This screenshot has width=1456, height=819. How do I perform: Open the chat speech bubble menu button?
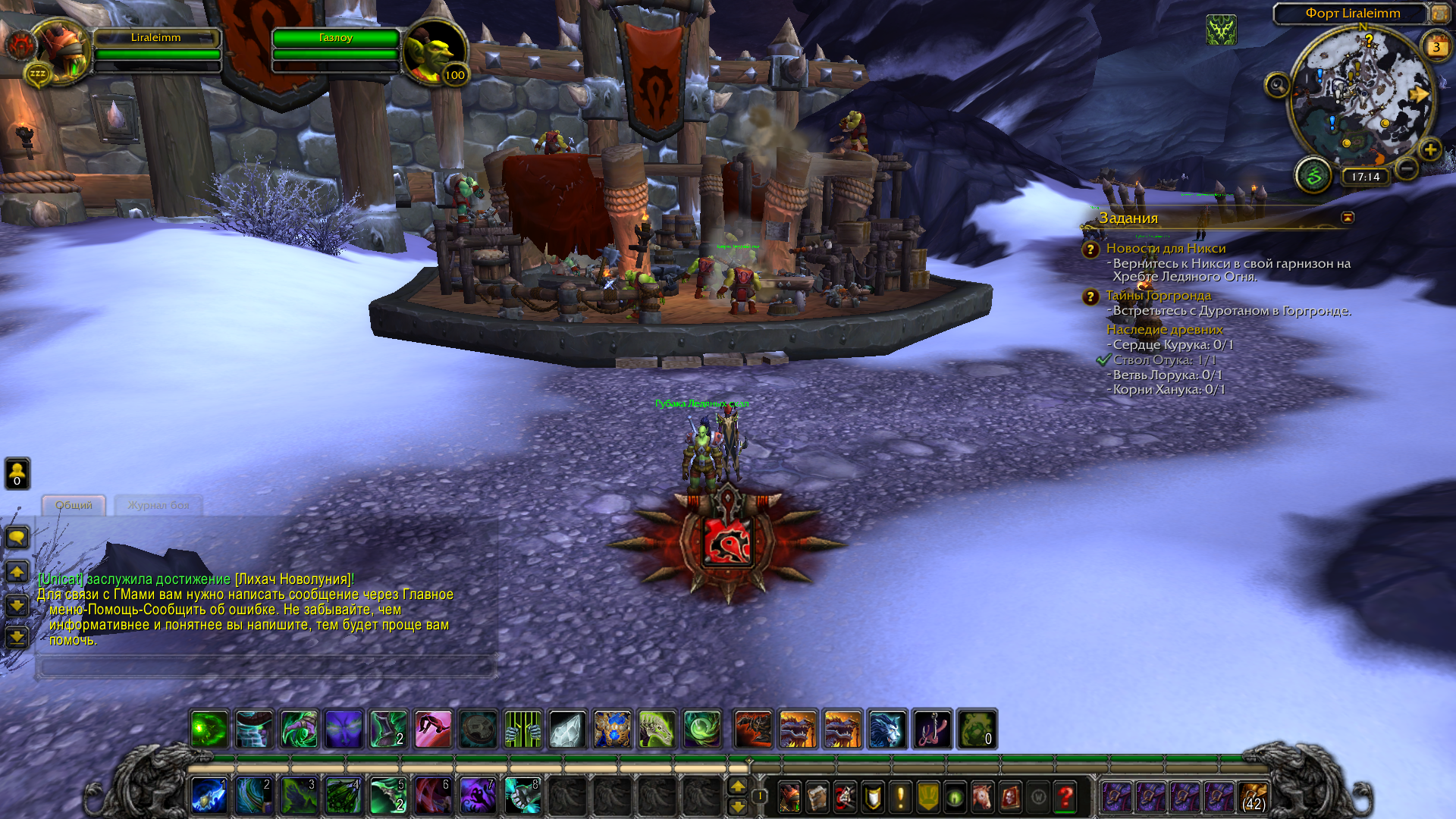pyautogui.click(x=17, y=538)
